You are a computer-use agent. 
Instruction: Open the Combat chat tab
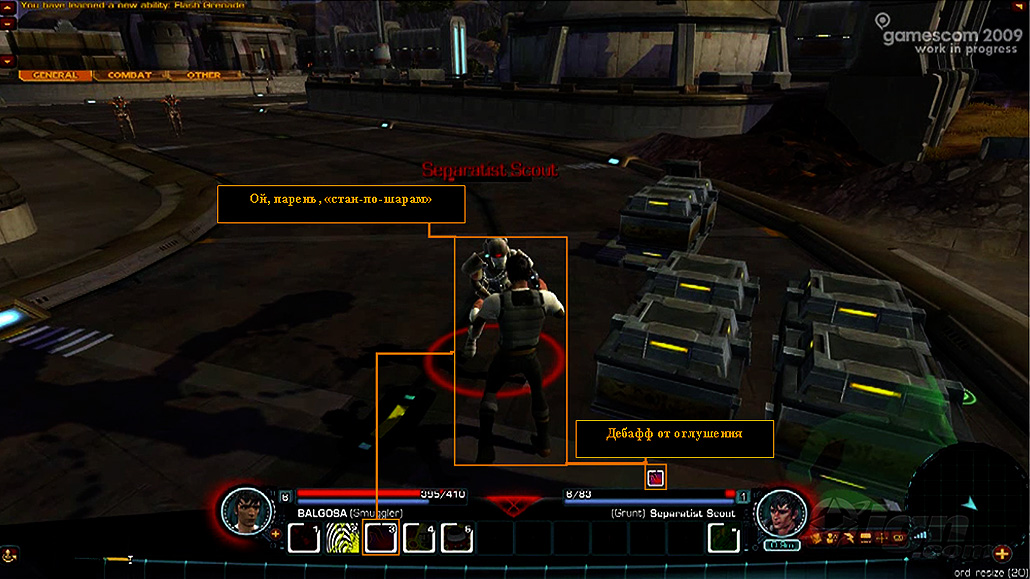click(130, 75)
